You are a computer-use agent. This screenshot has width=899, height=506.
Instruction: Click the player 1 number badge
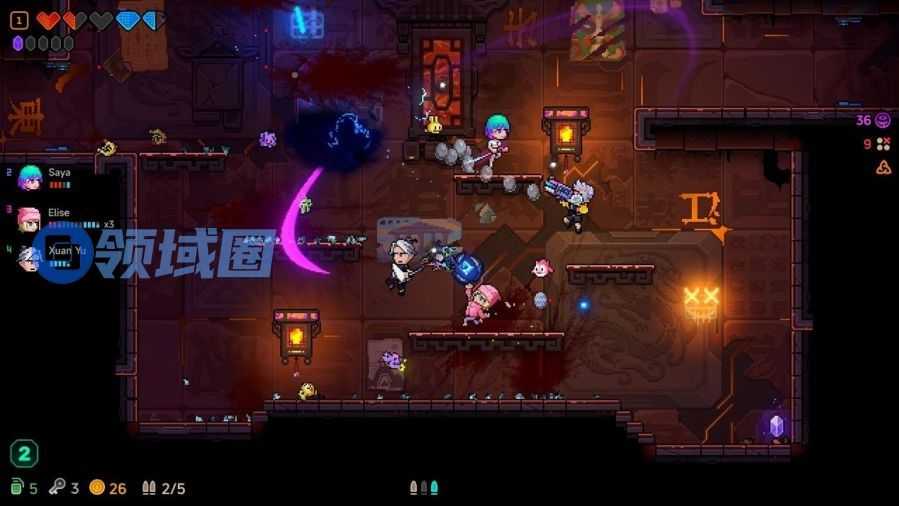18,20
